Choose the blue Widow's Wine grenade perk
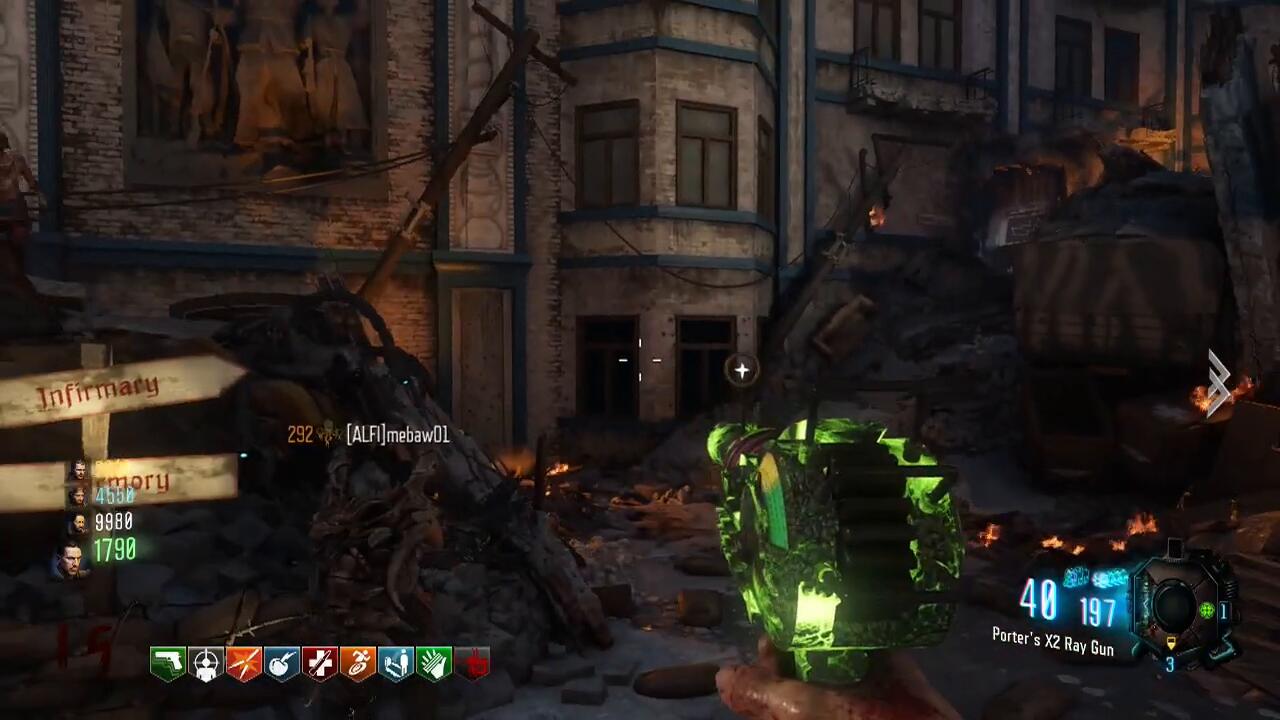Image resolution: width=1280 pixels, height=720 pixels. [282, 664]
